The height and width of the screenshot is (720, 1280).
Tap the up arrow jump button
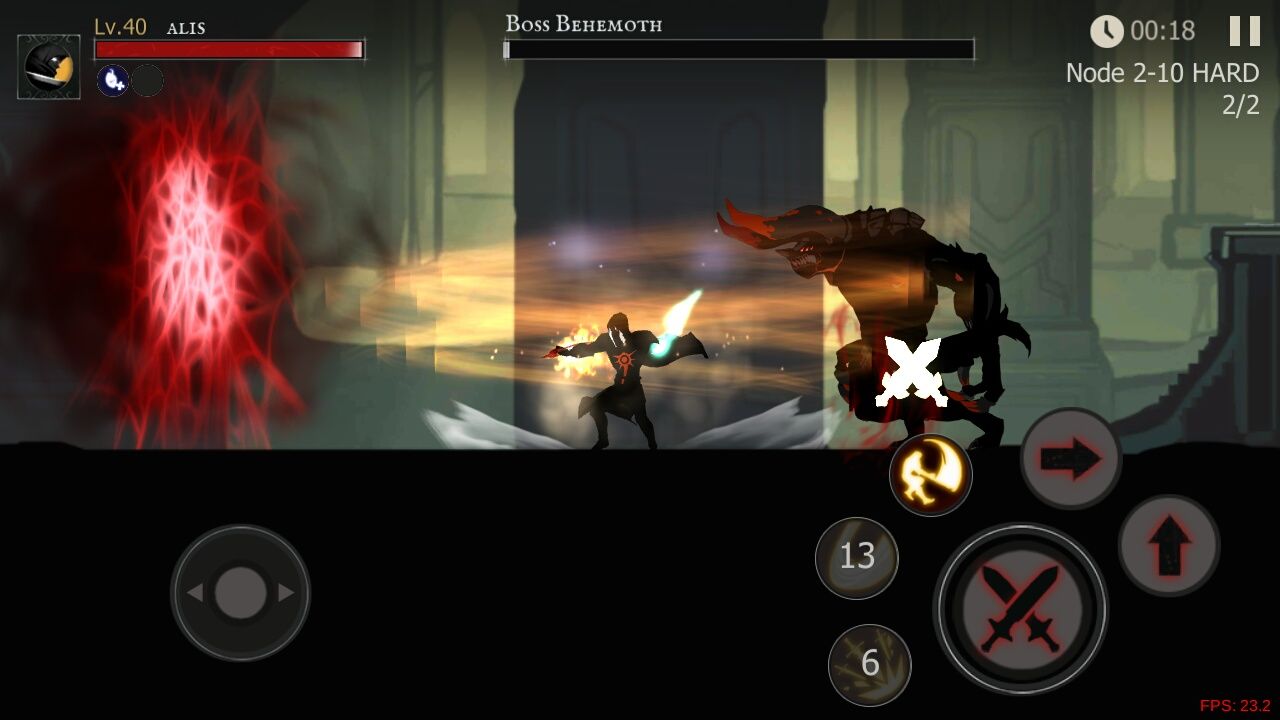click(1168, 545)
